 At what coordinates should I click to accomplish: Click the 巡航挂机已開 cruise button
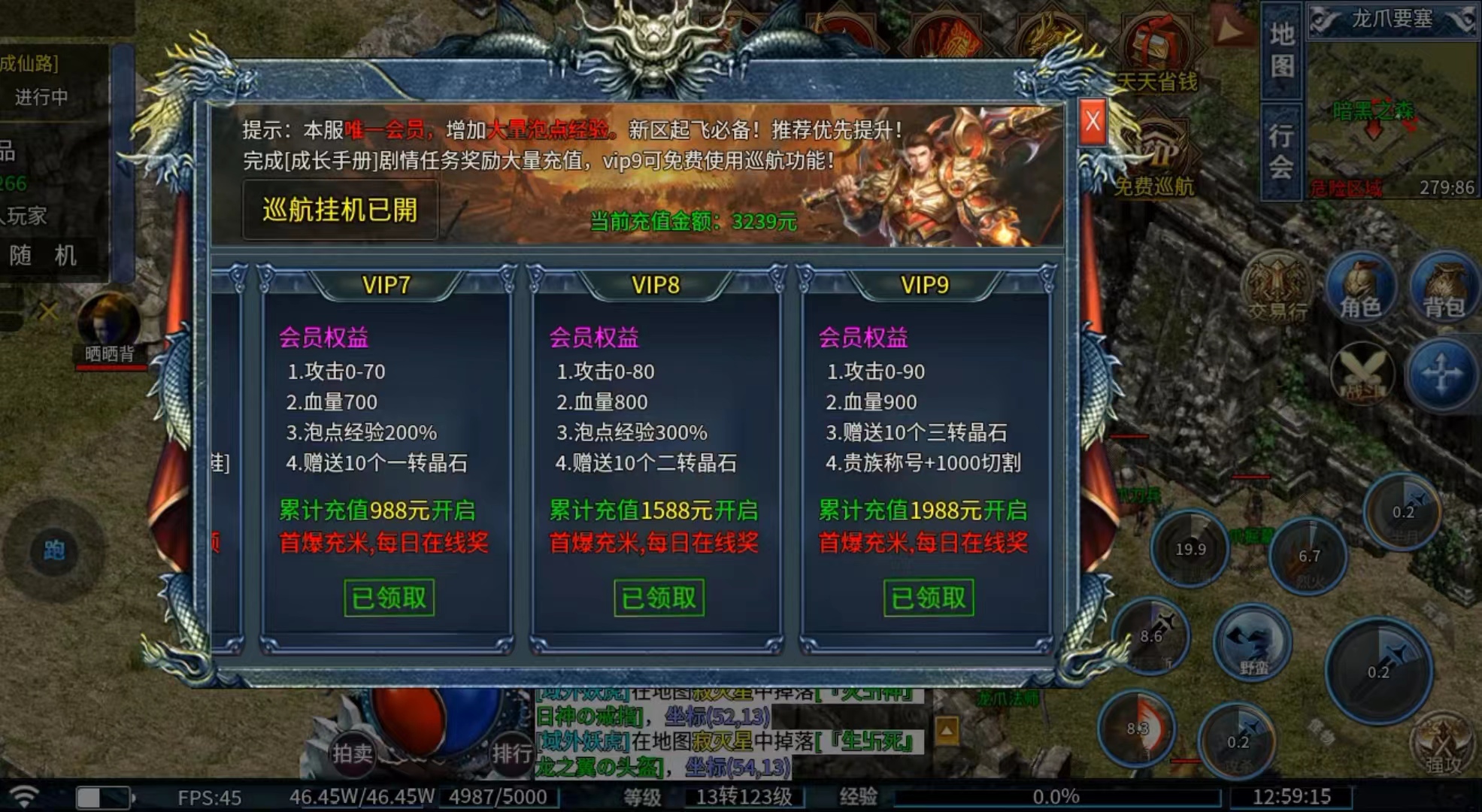[340, 210]
